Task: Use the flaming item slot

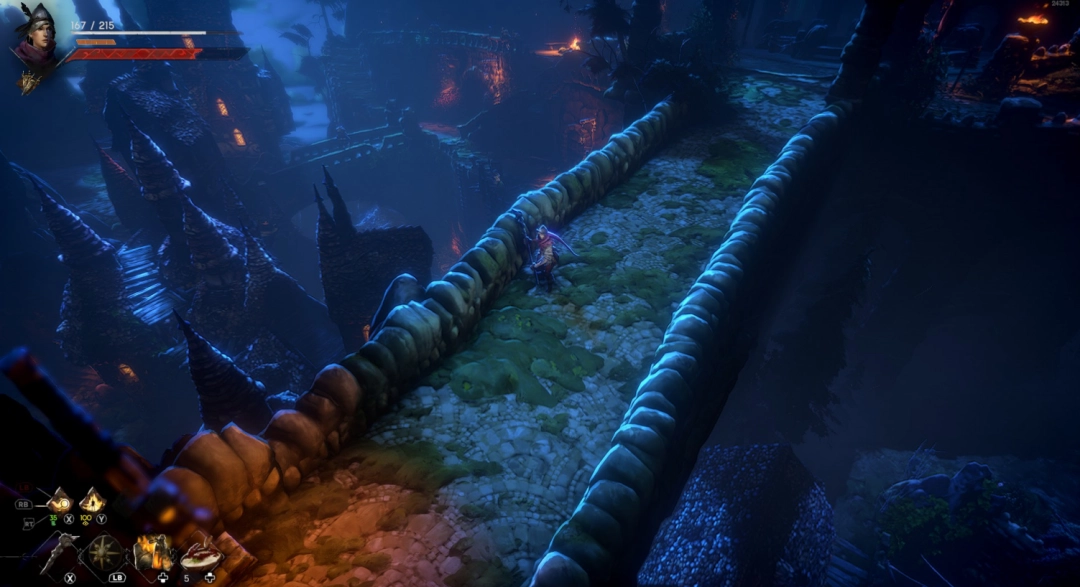Action: [x=153, y=552]
